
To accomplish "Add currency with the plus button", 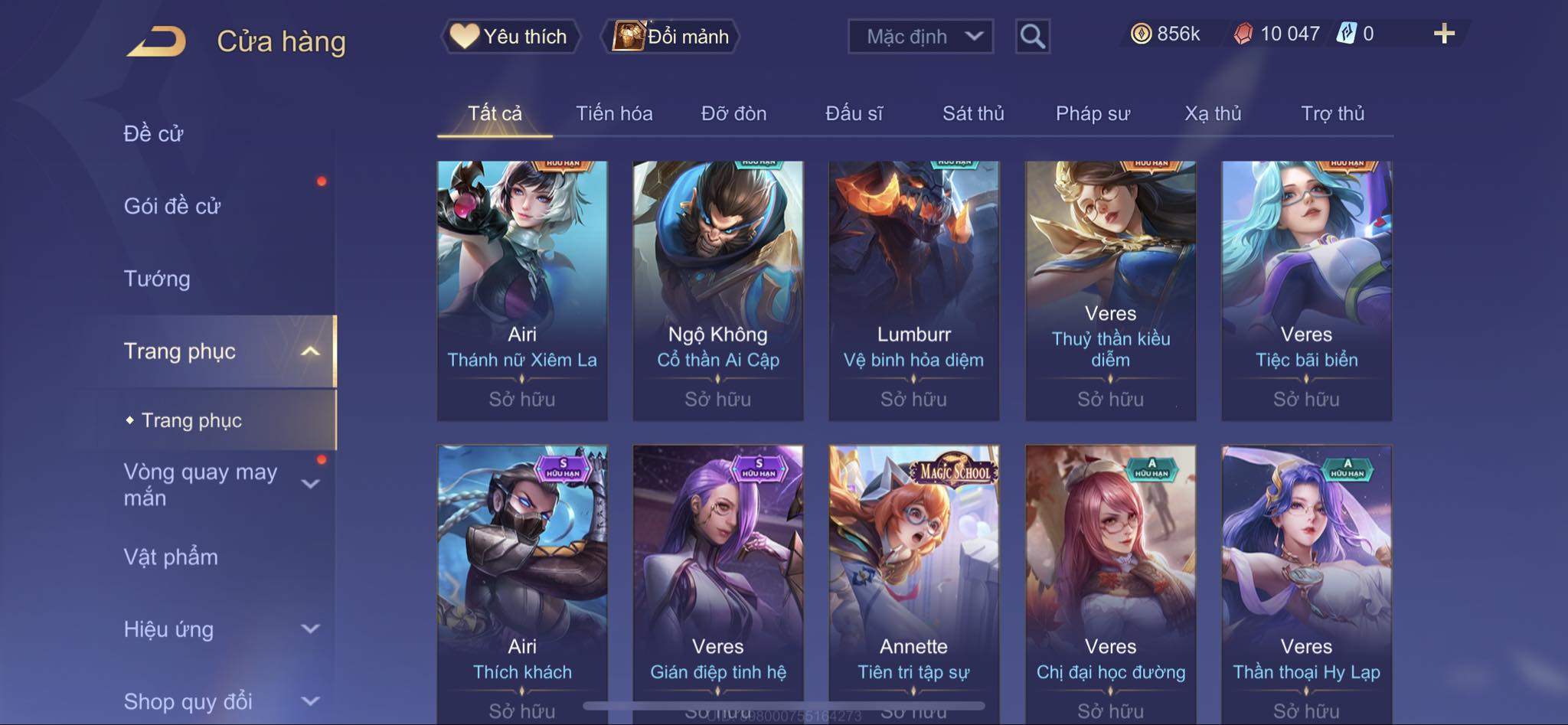I will tap(1443, 34).
